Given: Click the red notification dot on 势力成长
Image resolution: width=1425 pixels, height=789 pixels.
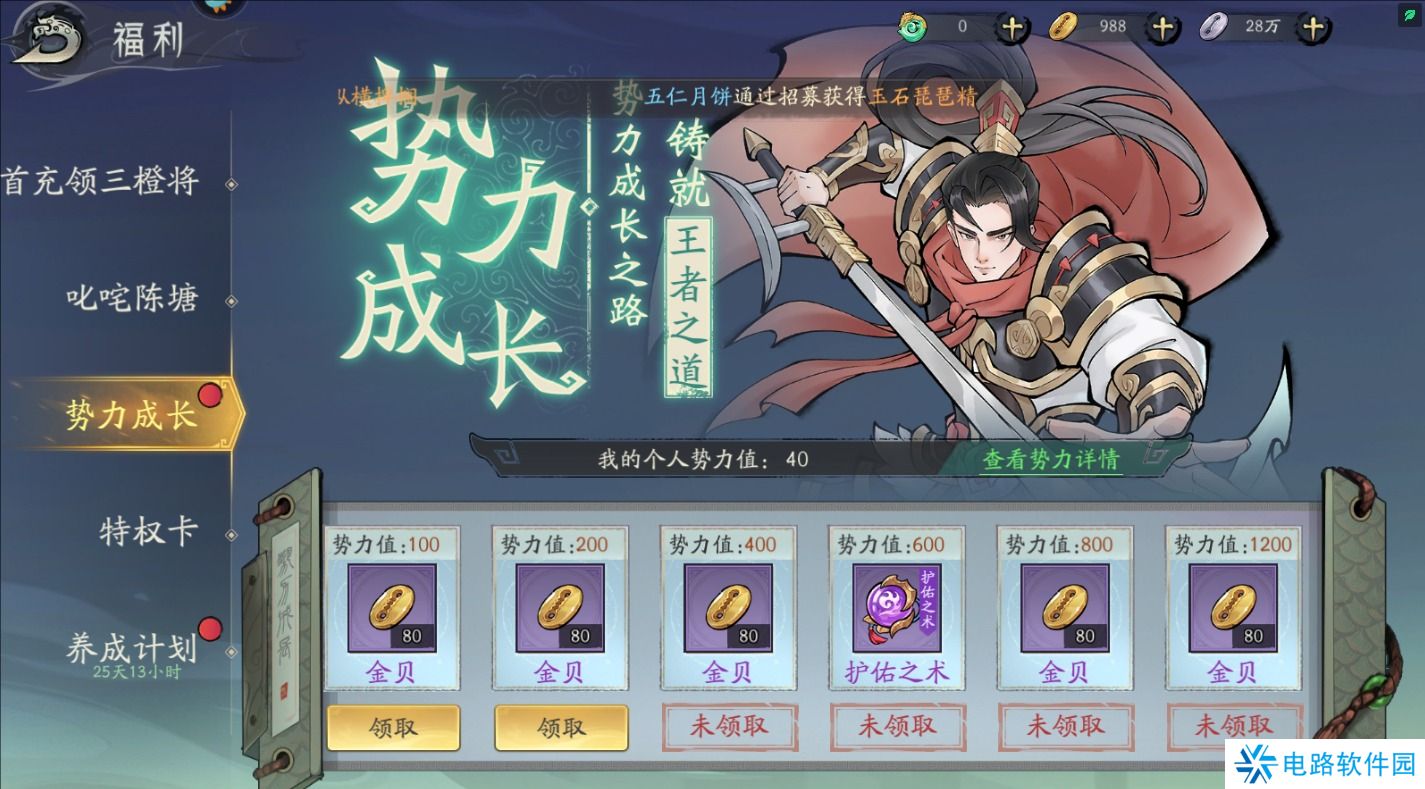Looking at the screenshot, I should click(210, 396).
